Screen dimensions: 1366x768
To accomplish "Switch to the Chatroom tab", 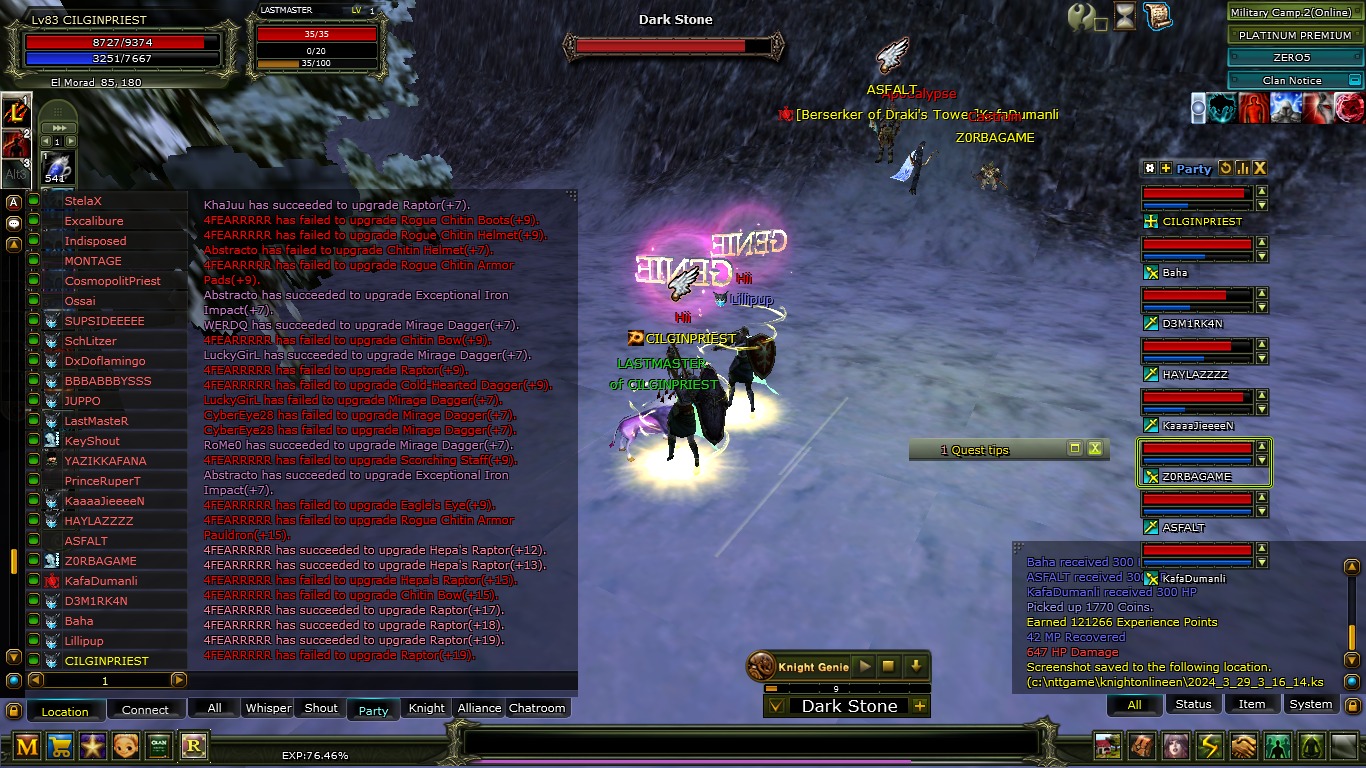I will pos(537,708).
